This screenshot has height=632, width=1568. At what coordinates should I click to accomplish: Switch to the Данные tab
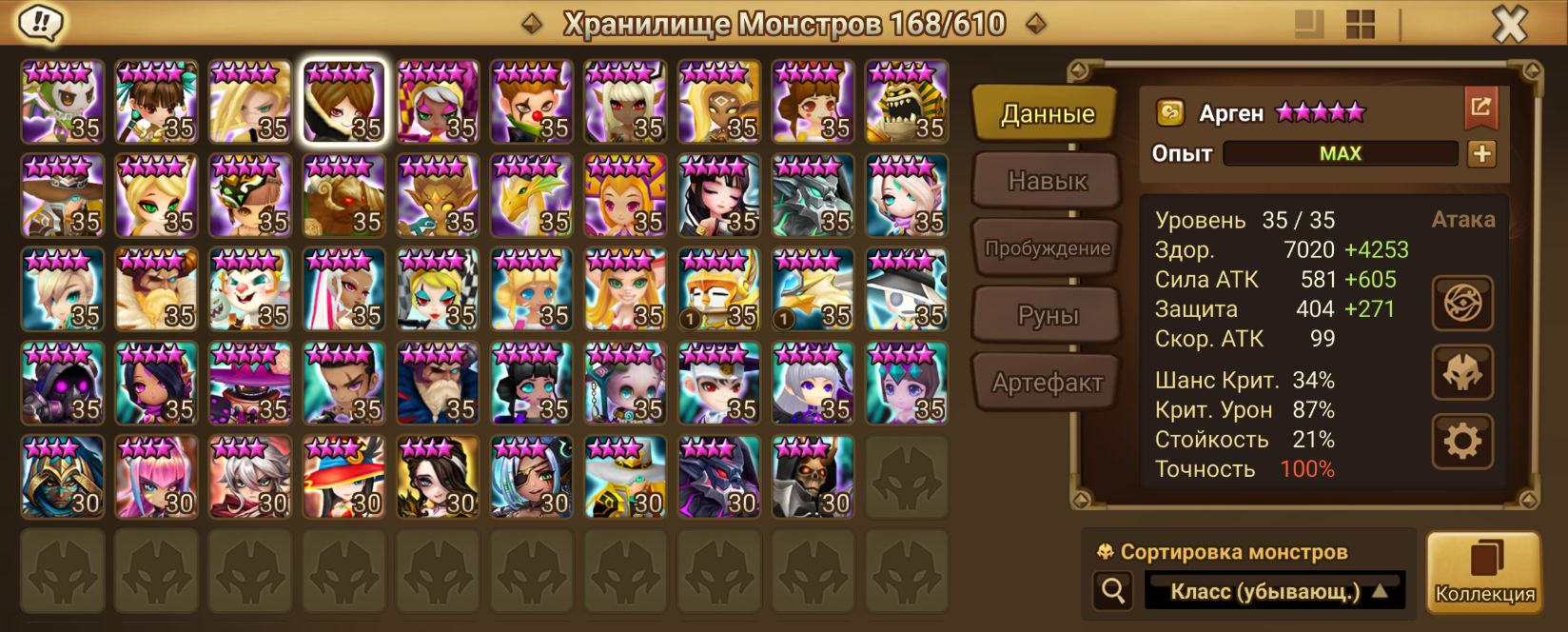click(1046, 114)
